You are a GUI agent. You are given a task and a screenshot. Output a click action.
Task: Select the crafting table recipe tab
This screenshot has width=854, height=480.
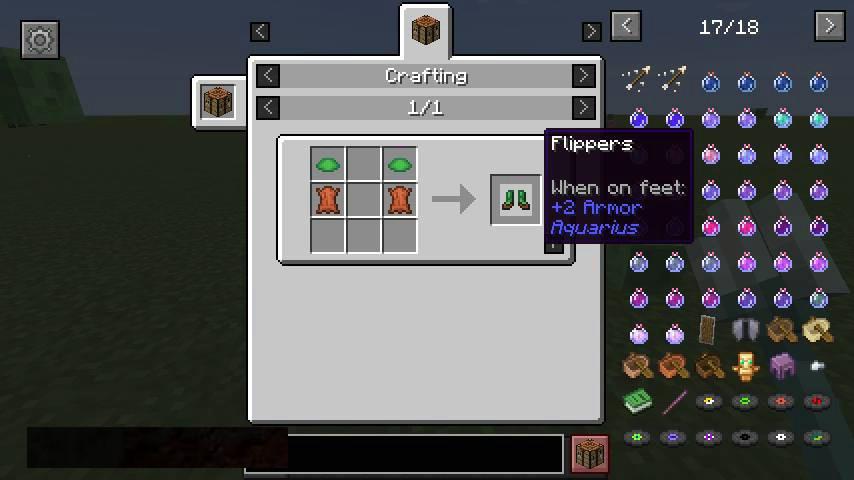coord(426,31)
